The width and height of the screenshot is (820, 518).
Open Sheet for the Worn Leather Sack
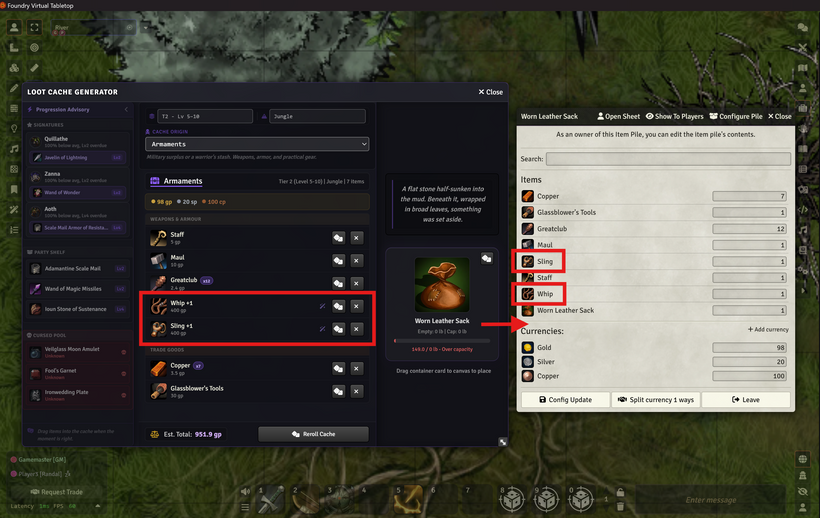click(618, 116)
